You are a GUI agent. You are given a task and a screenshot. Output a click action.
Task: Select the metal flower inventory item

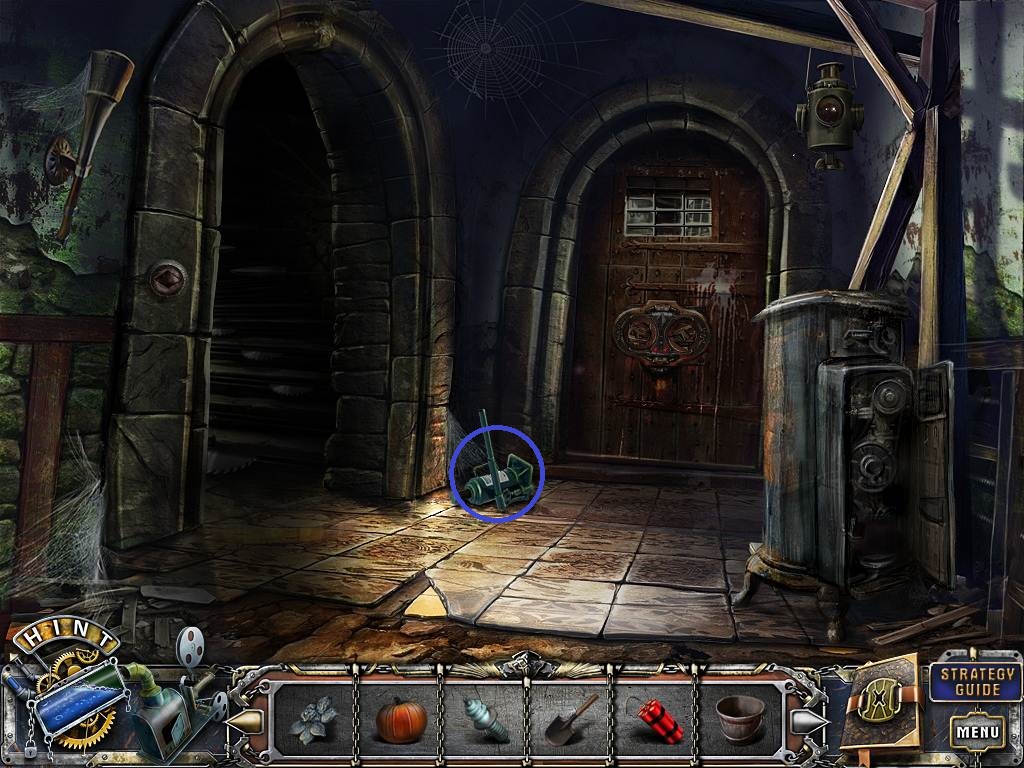point(313,719)
